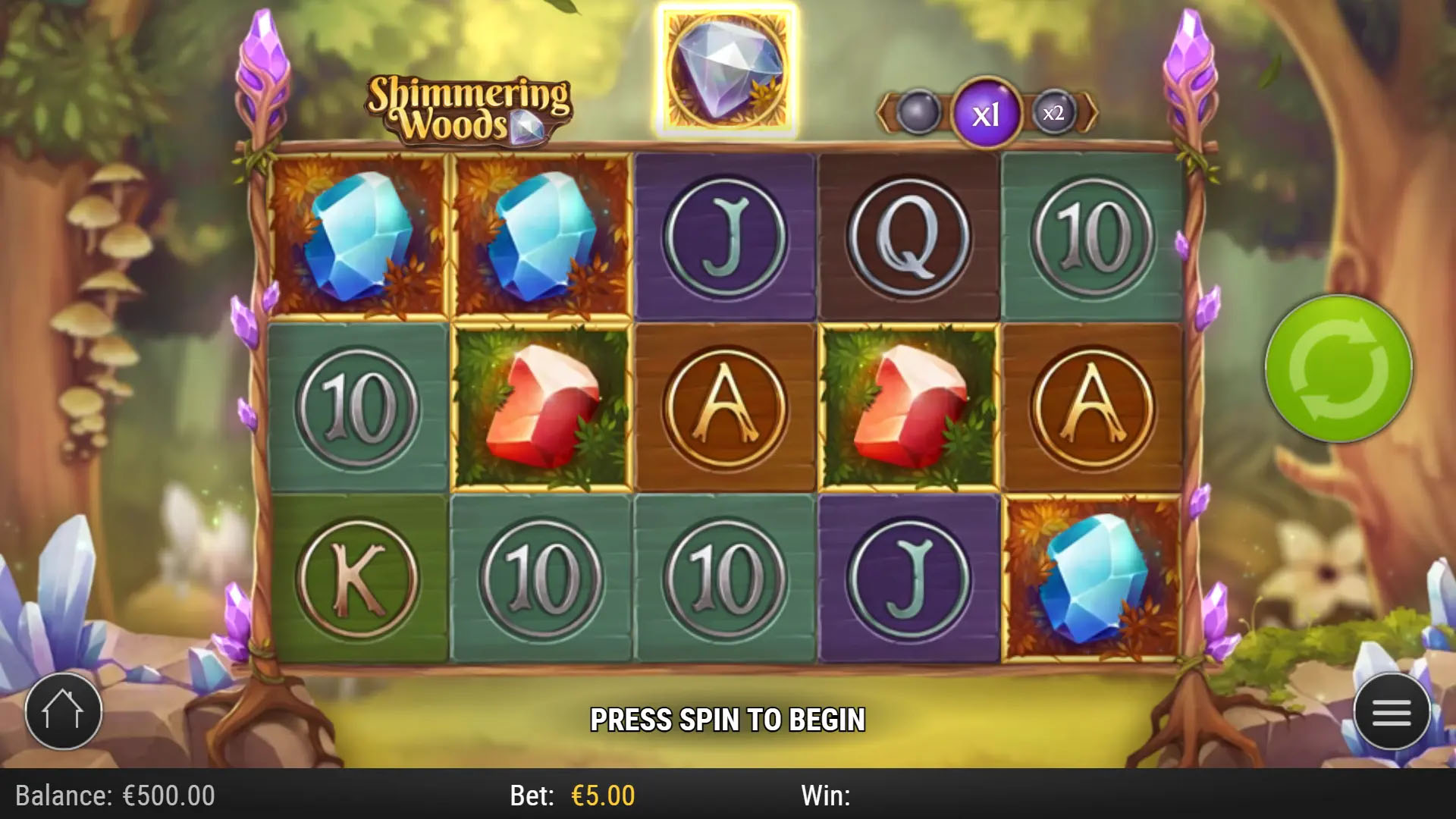
Task: Select the dimmed multiplier orb left of x1
Action: pyautogui.click(x=918, y=114)
